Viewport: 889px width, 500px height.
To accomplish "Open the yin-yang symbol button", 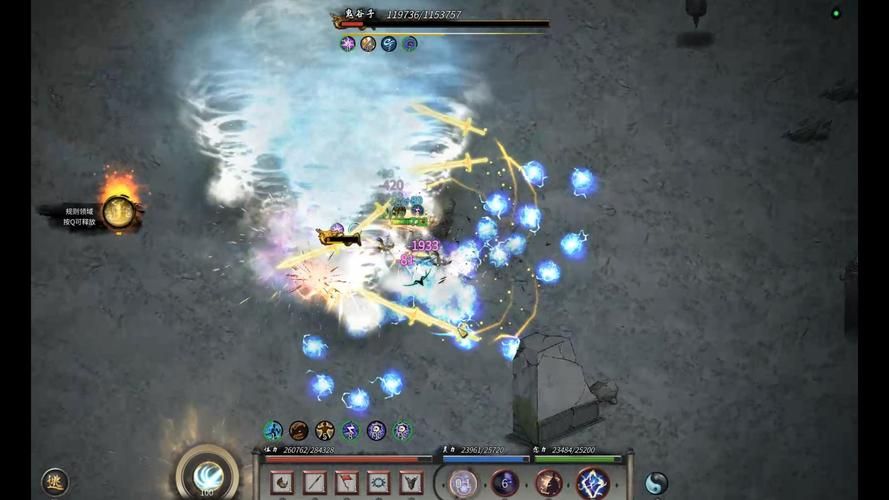I will point(656,483).
